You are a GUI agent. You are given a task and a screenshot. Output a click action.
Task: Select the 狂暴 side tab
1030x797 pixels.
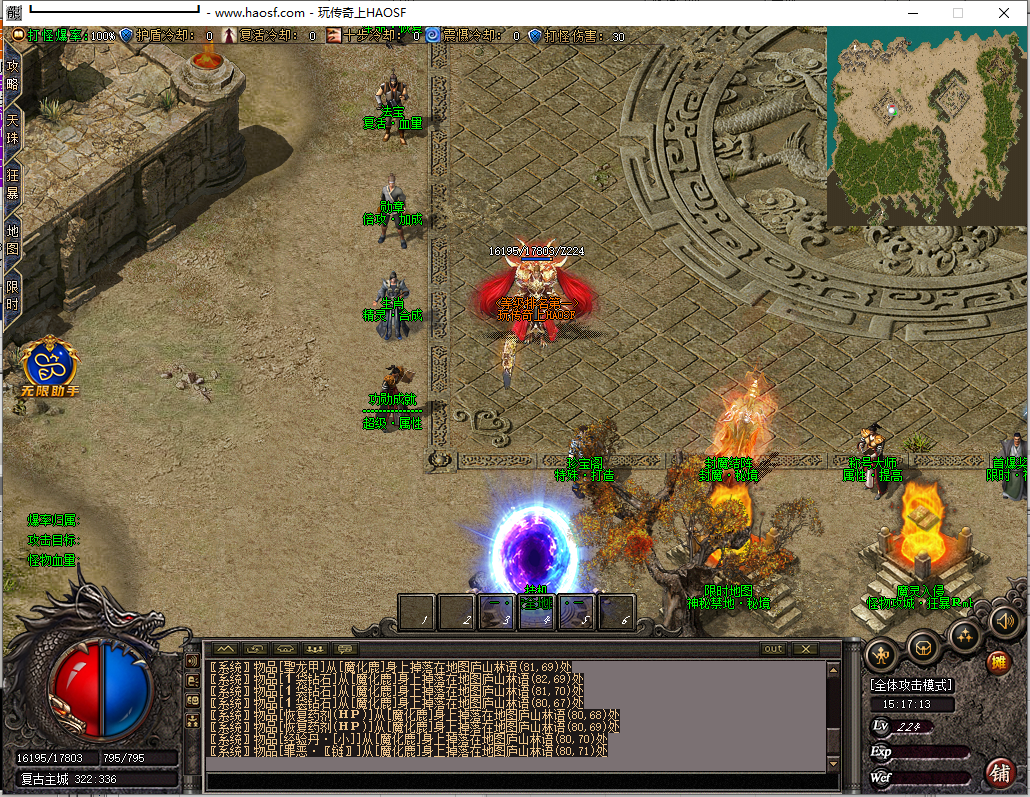(13, 185)
